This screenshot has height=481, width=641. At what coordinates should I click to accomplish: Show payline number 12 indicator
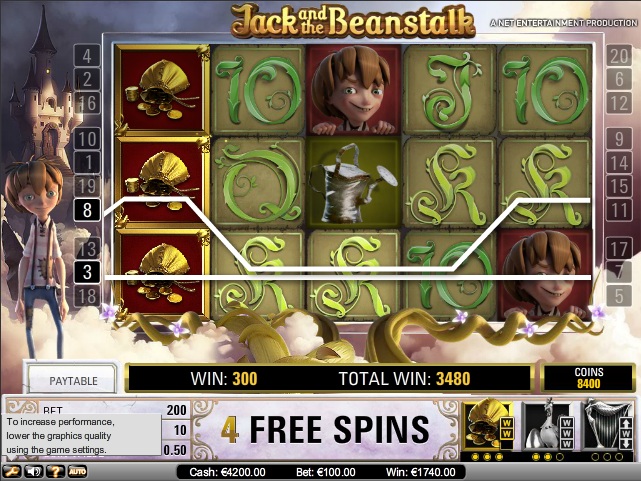pos(617,101)
